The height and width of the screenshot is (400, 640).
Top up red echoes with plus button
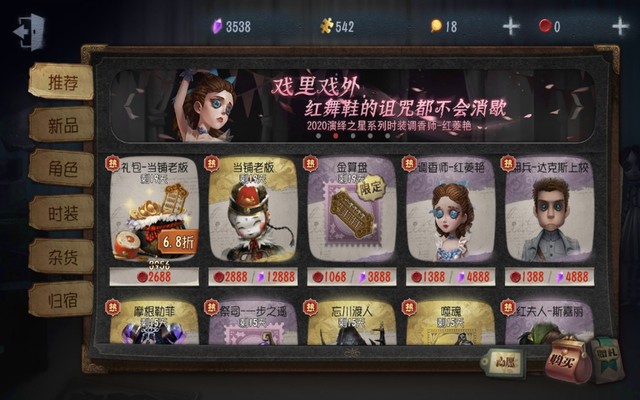(x=620, y=27)
